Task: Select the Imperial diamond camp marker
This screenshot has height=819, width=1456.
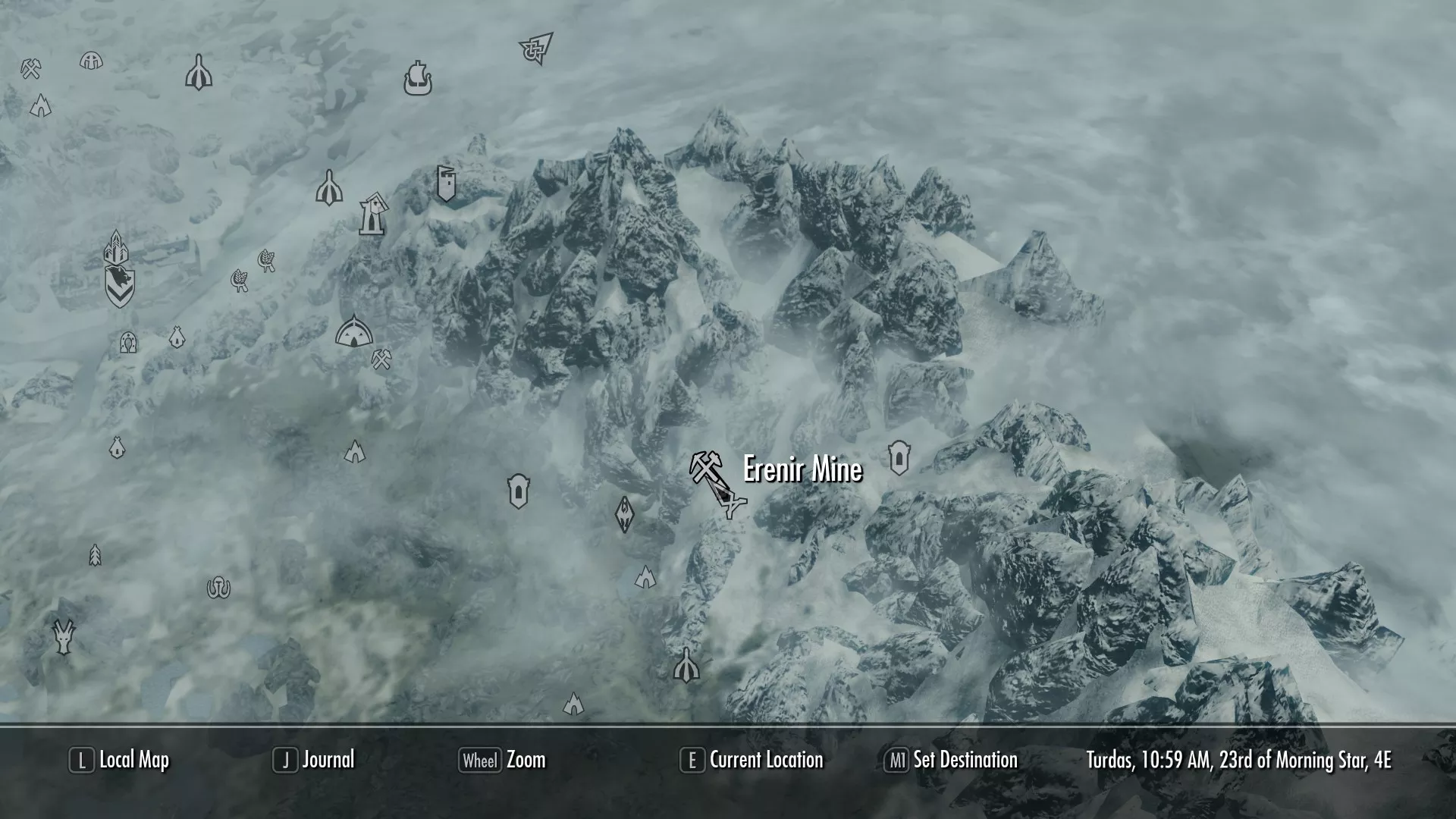Action: click(x=624, y=514)
